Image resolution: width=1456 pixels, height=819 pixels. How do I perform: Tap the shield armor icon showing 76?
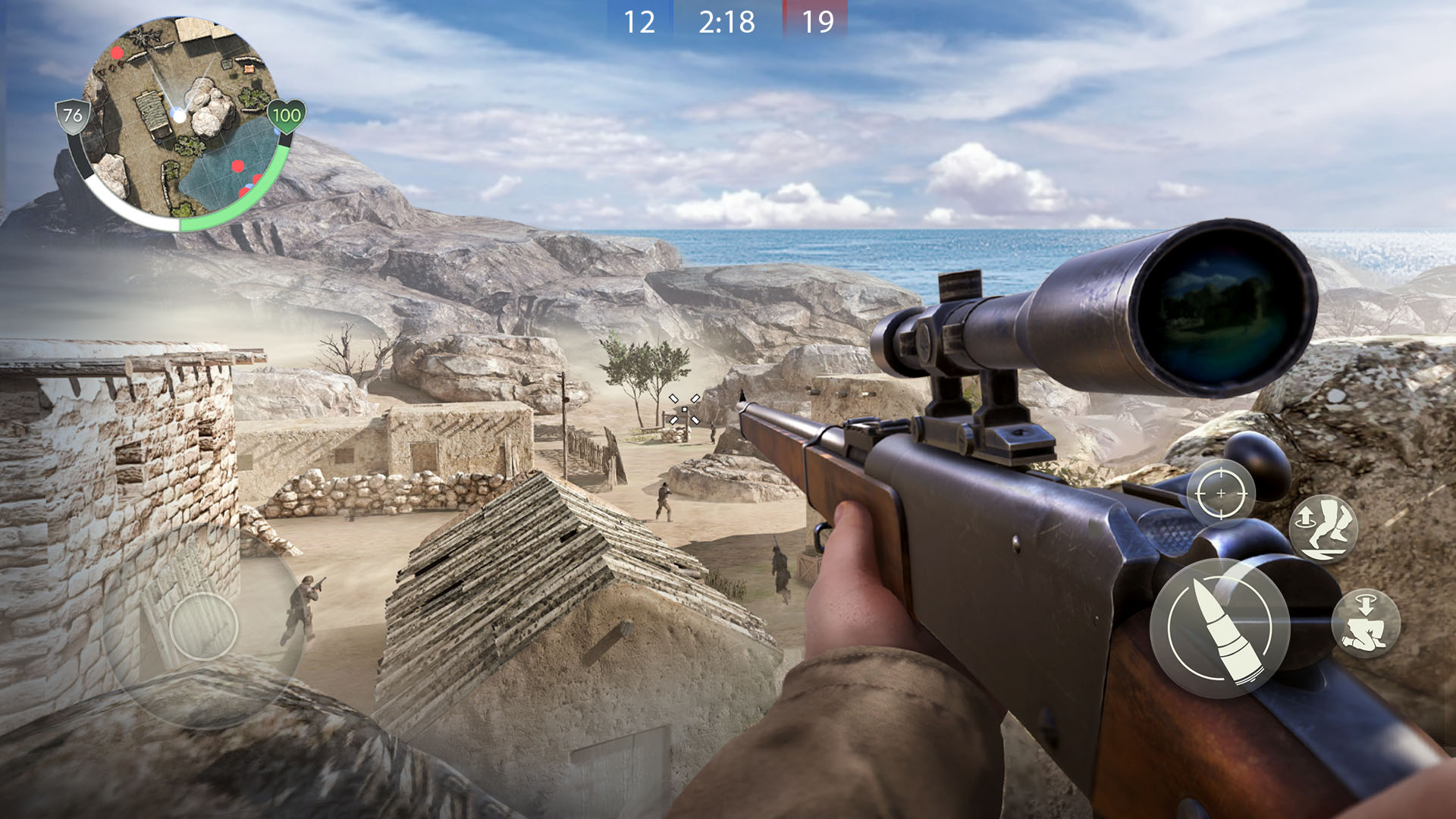tap(74, 116)
